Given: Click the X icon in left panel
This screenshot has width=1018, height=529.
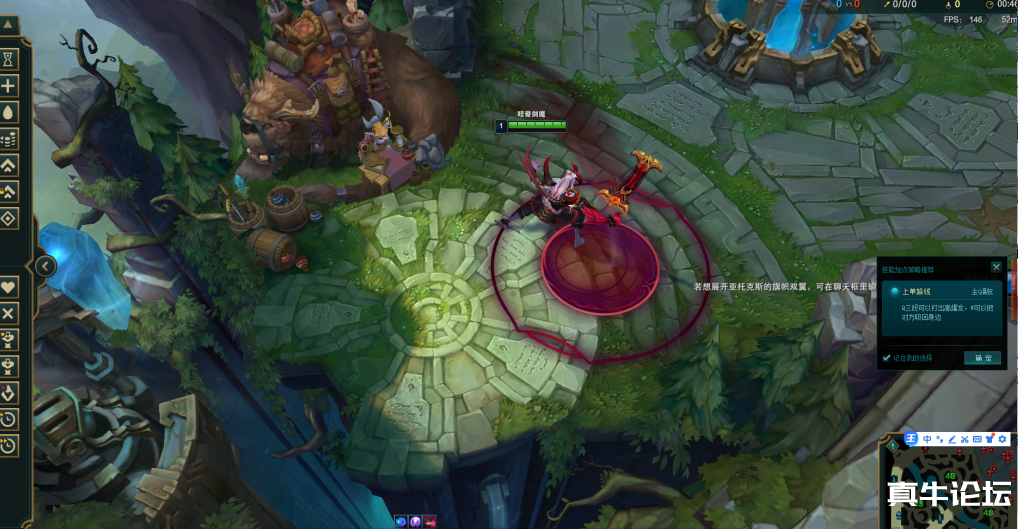Looking at the screenshot, I should [x=9, y=313].
